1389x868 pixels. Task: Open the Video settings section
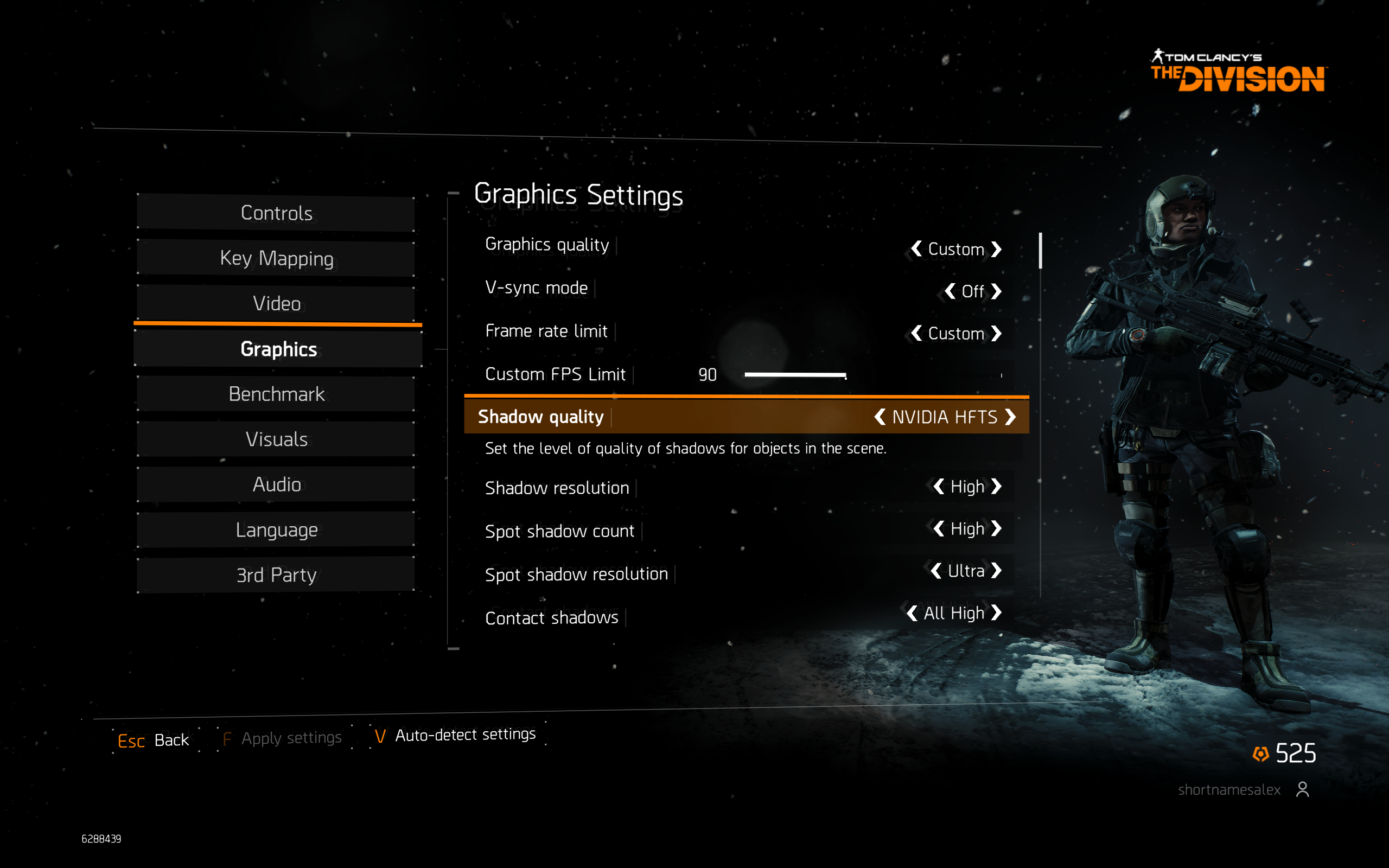pyautogui.click(x=276, y=304)
